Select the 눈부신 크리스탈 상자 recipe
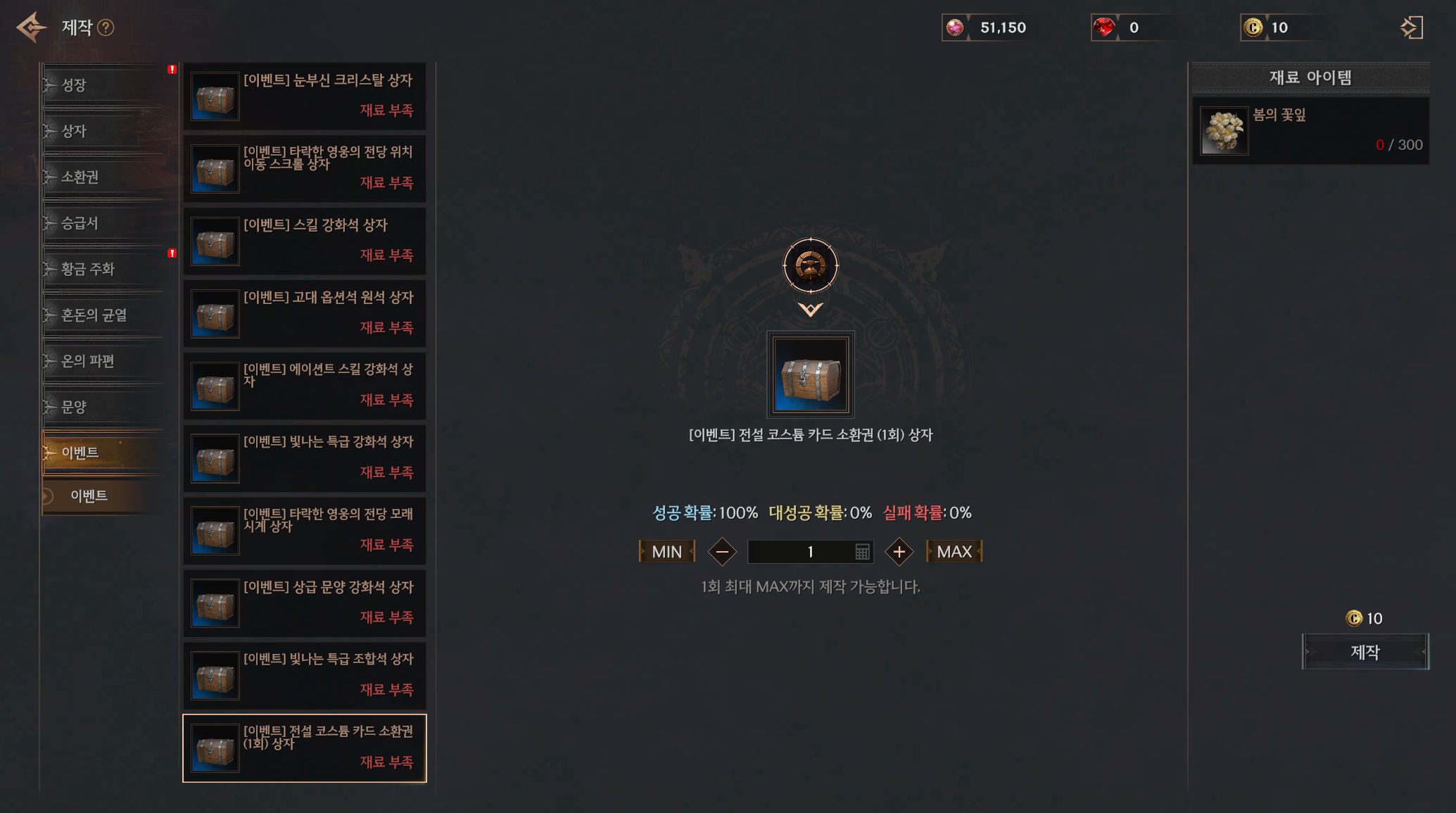Screen dimensions: 1456x813 pyautogui.click(x=304, y=96)
